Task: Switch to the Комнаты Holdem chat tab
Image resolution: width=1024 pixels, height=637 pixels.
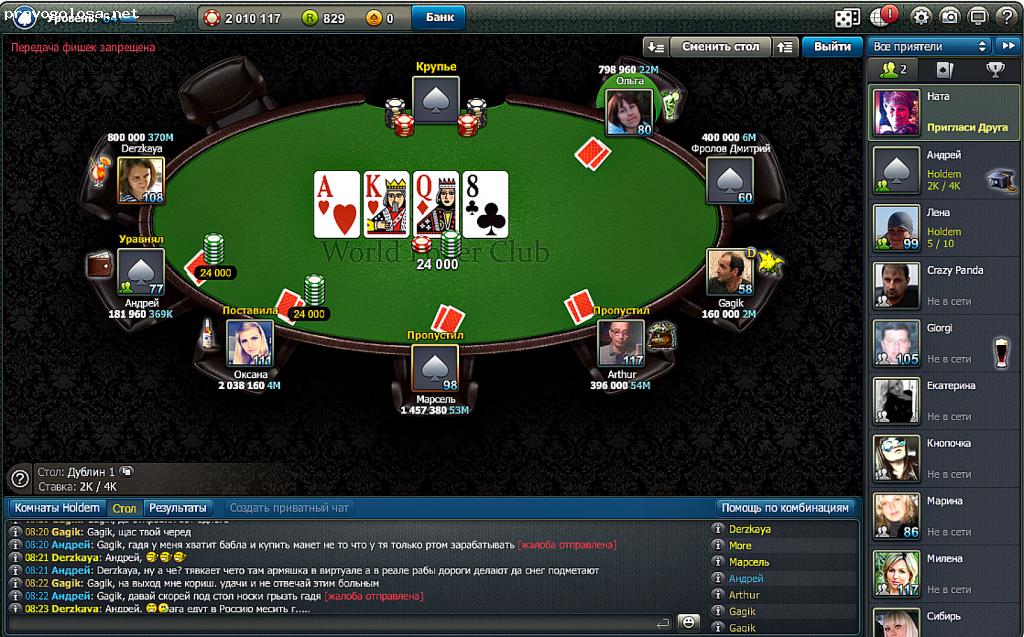Action: pos(57,508)
